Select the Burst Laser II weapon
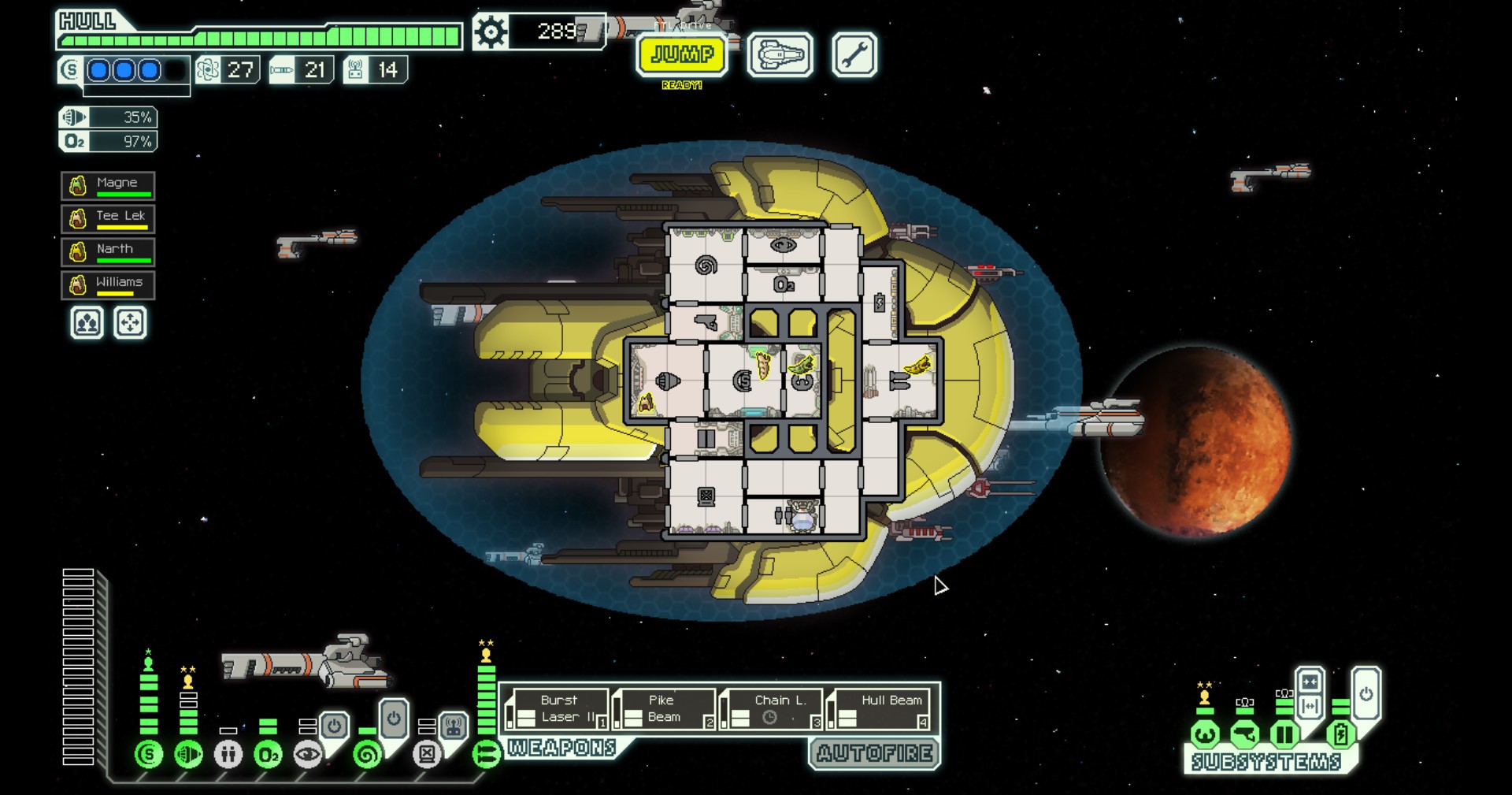Image resolution: width=1512 pixels, height=795 pixels. [x=558, y=708]
